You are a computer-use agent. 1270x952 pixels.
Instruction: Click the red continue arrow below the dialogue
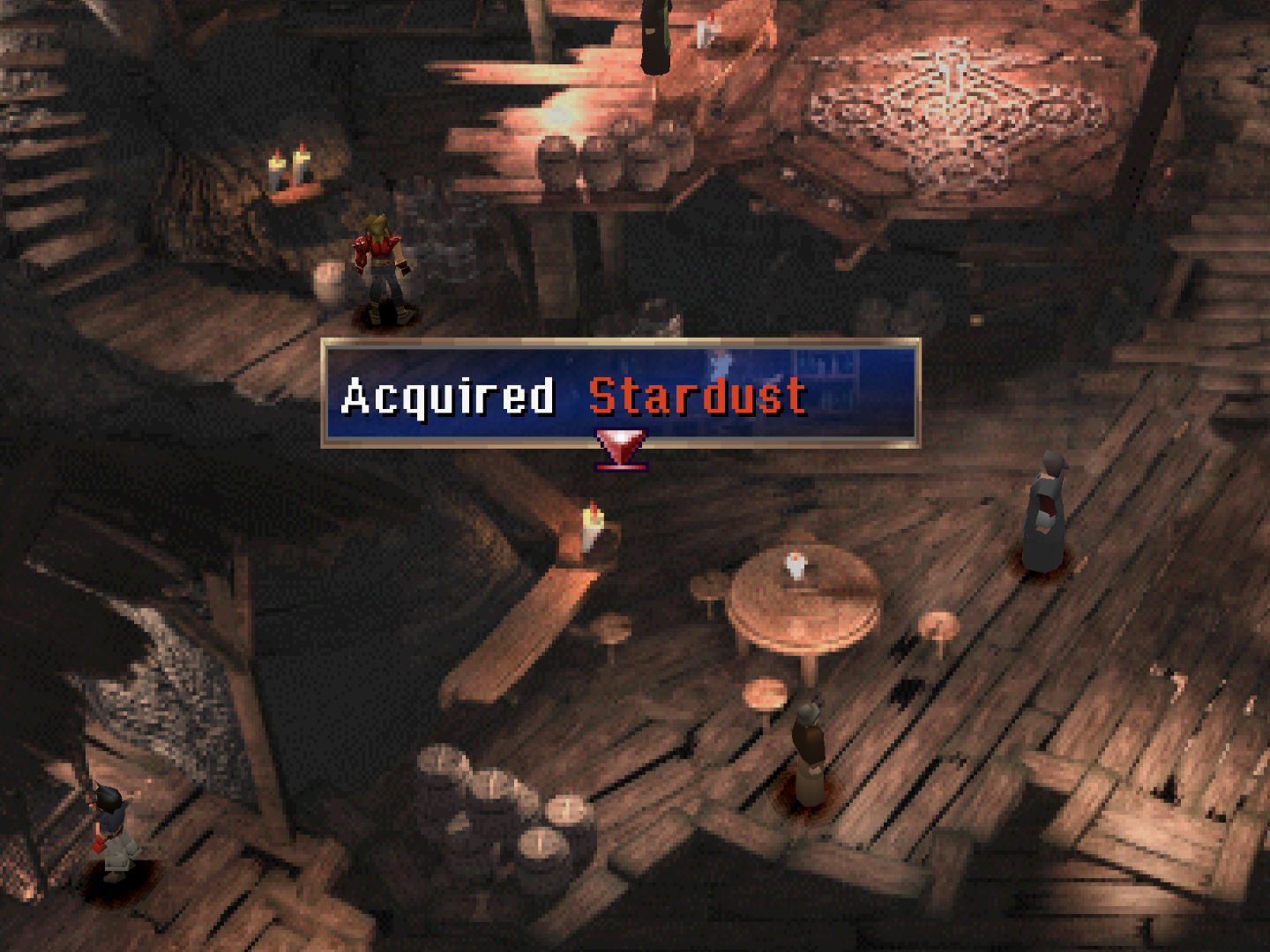621,448
